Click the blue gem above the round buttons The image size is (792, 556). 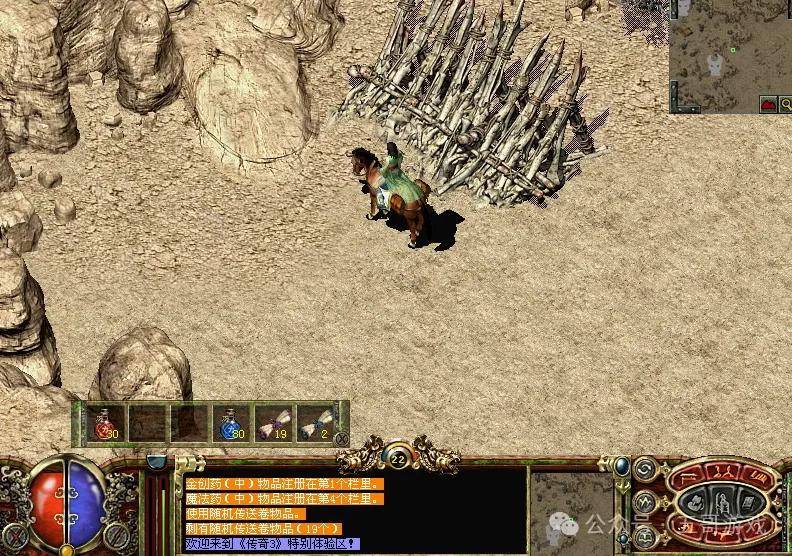click(621, 466)
